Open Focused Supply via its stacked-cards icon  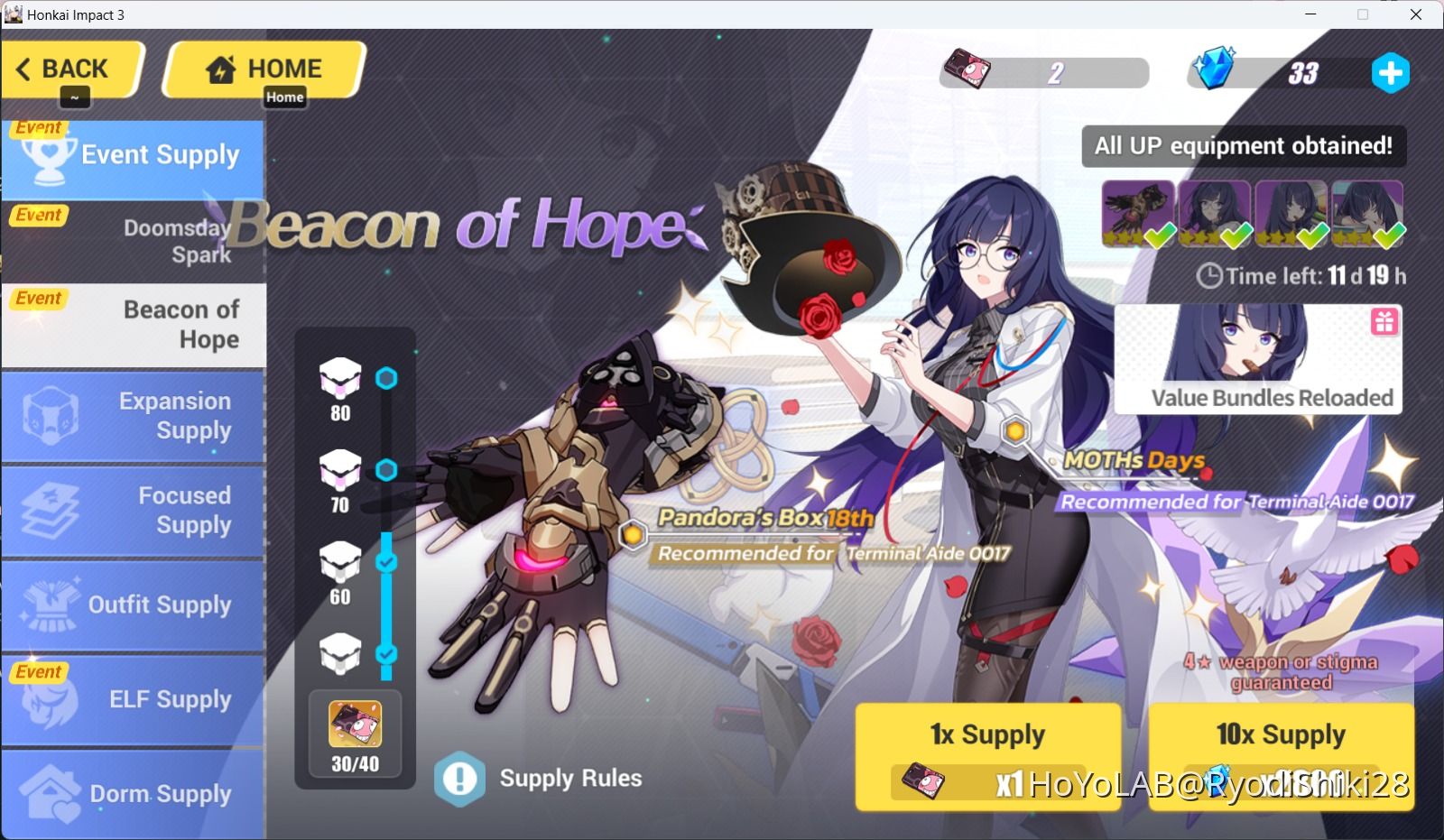(50, 511)
